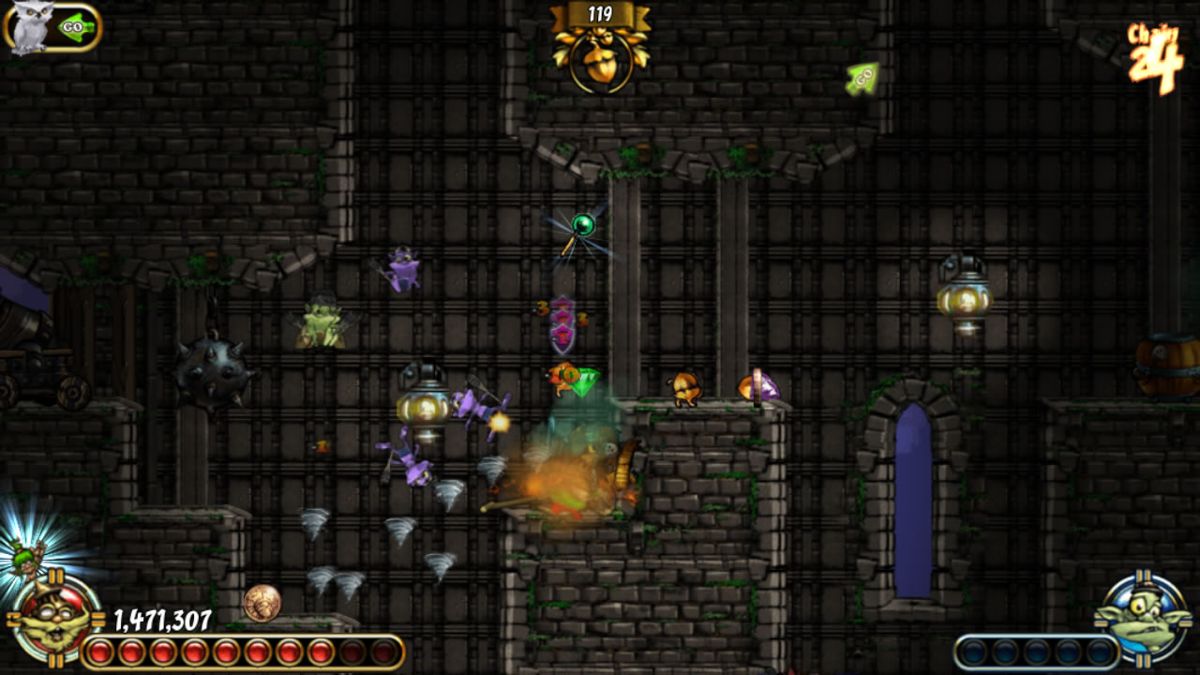1200x675 pixels.
Task: Click the green GO direction arrow
Action: click(861, 77)
